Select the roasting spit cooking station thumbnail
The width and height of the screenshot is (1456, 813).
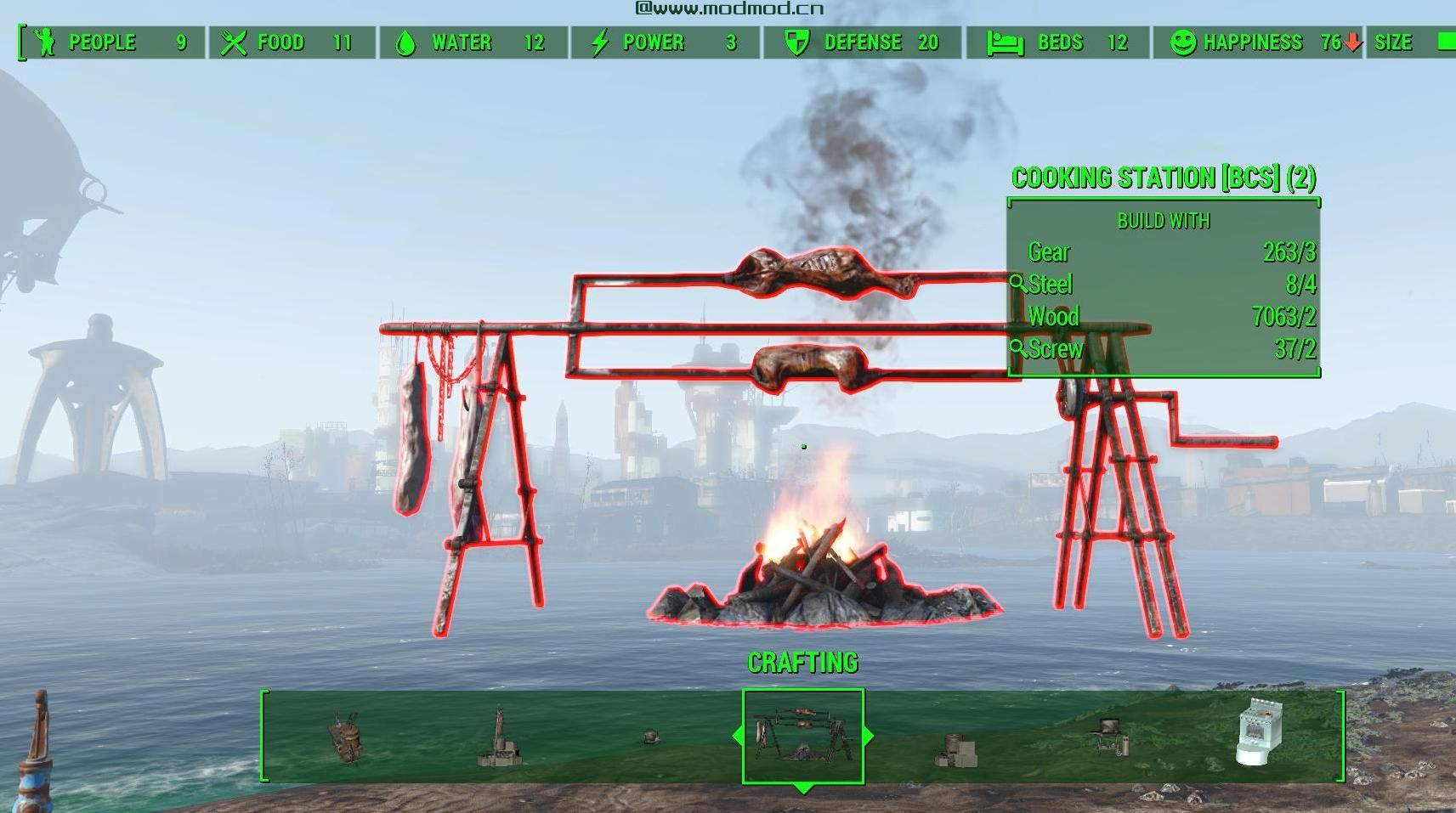803,736
